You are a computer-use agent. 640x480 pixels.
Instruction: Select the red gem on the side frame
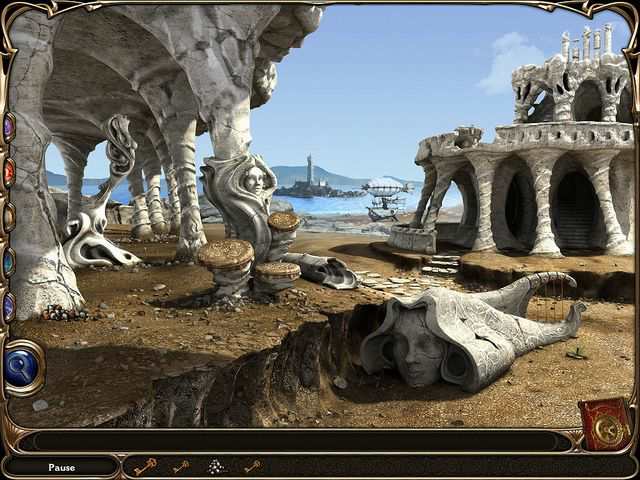[9, 172]
